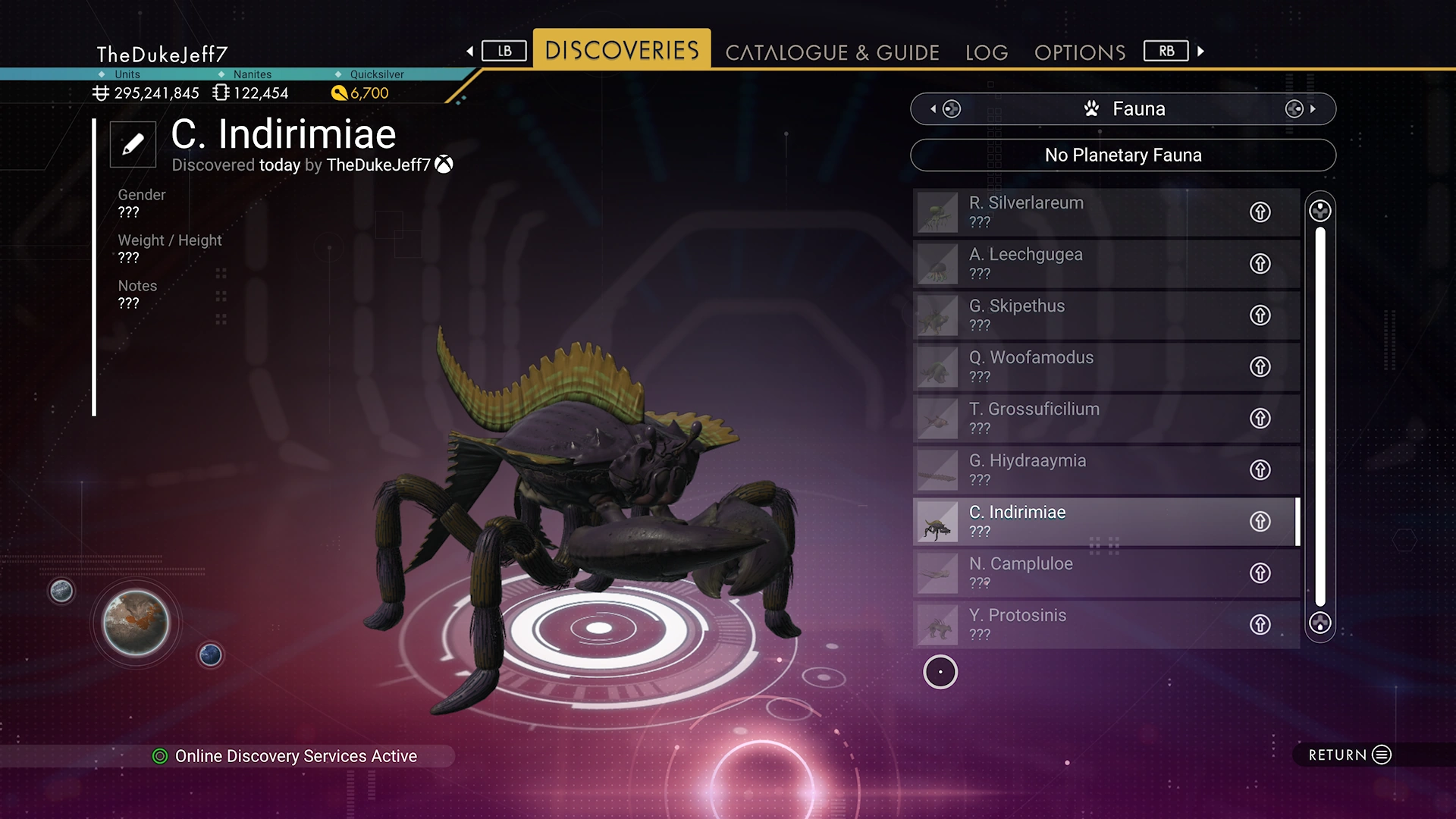Click the fauna list scrollbar
1456x819 pixels.
pos(1320,416)
